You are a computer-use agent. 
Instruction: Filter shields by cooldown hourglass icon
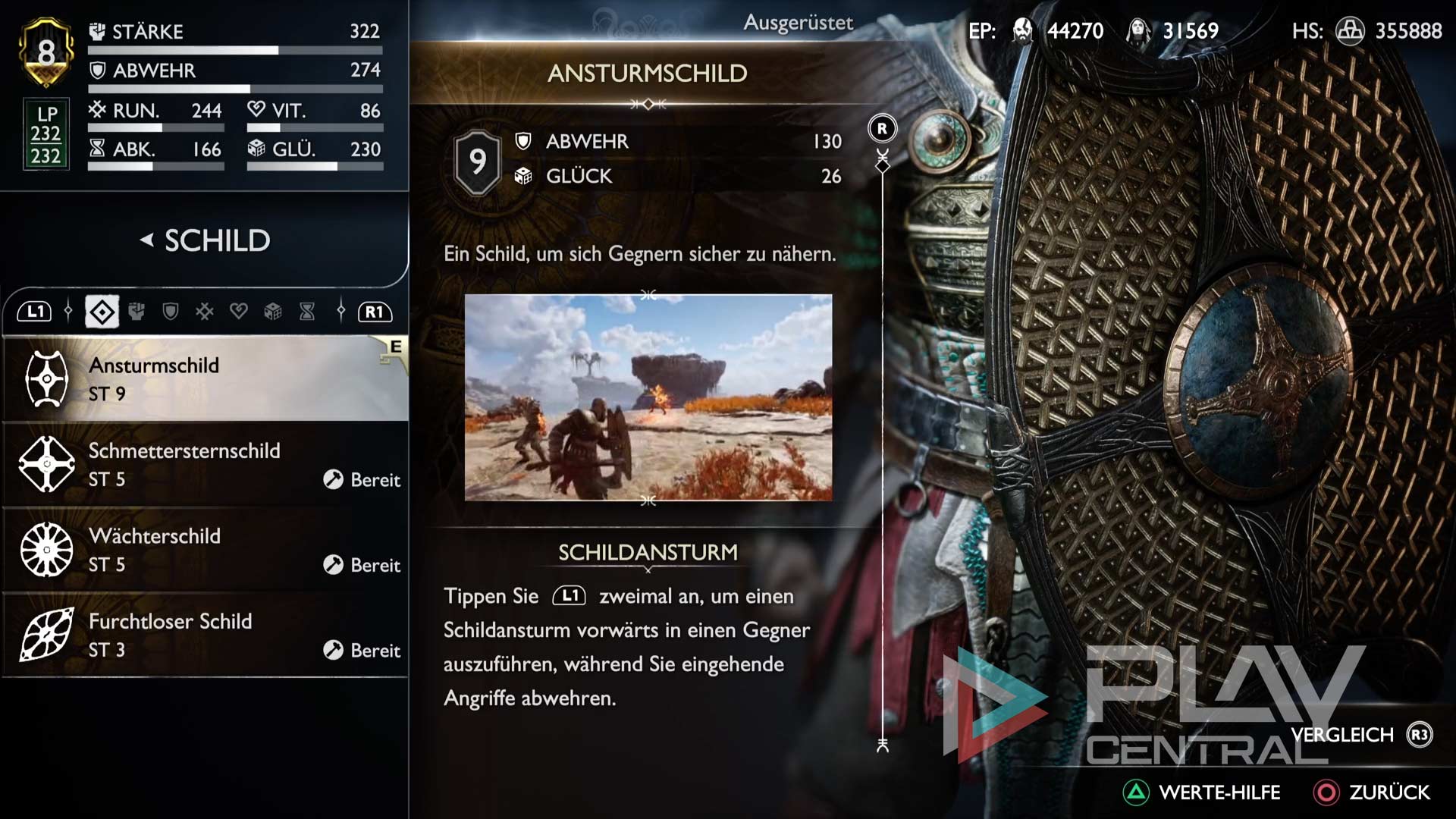[307, 312]
